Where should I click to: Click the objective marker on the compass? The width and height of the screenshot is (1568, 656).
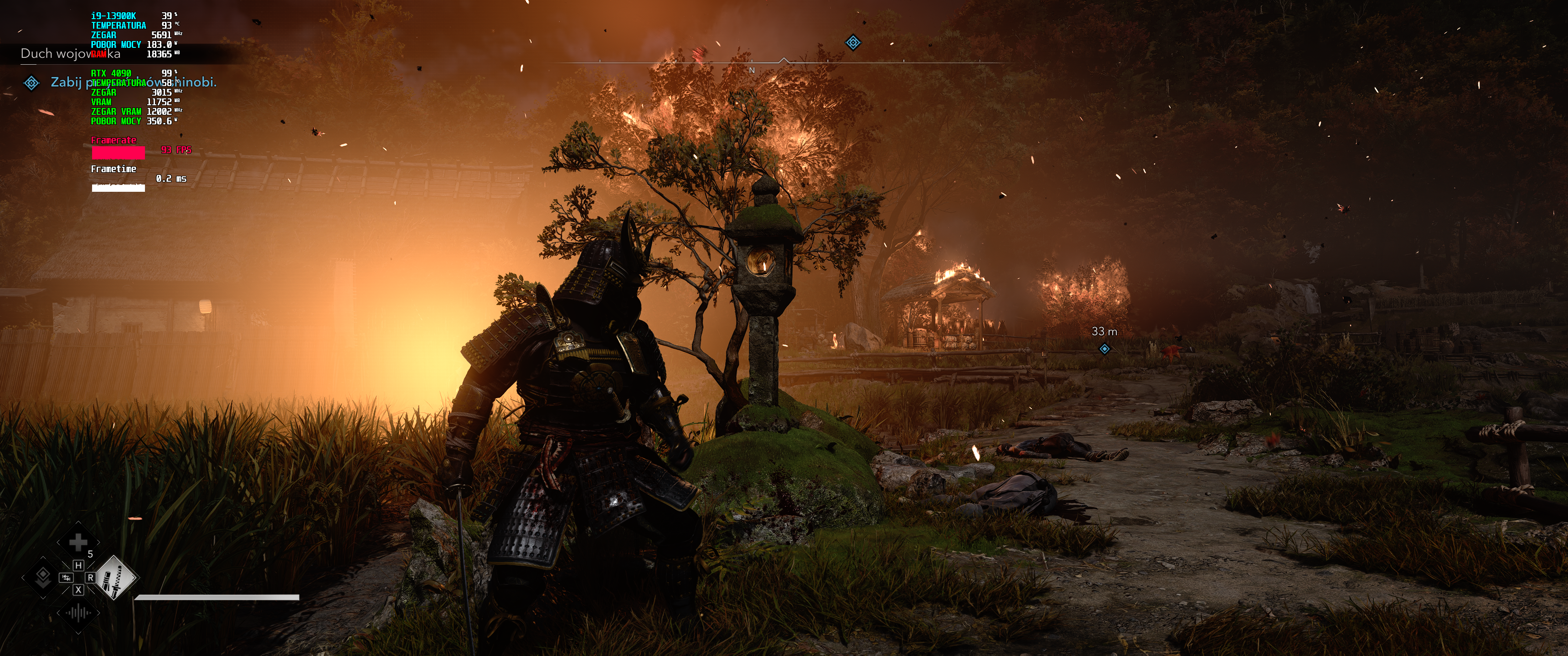[x=853, y=43]
